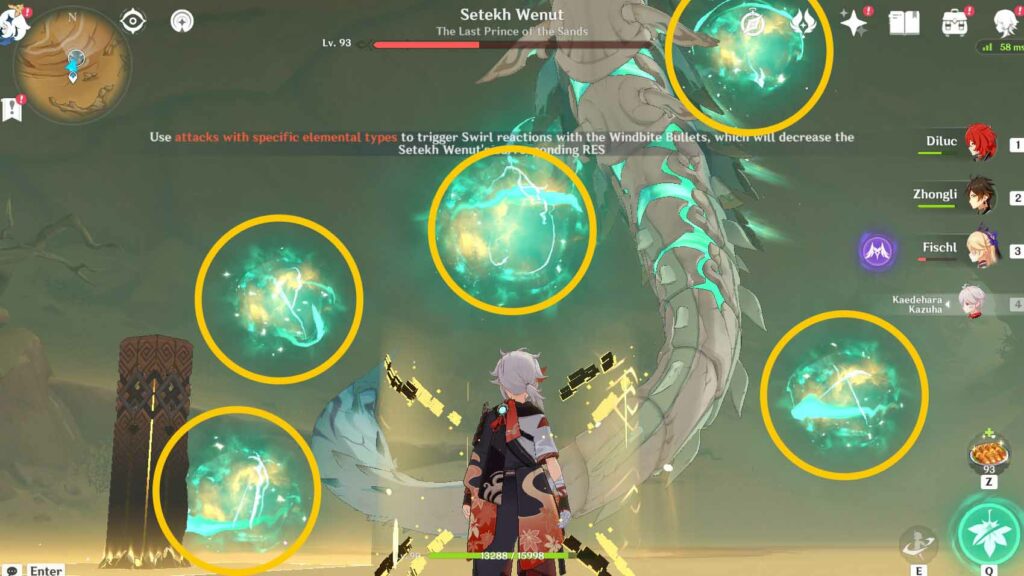Click the purple Fischl burst-ready icon
This screenshot has height=576, width=1024.
coord(877,250)
